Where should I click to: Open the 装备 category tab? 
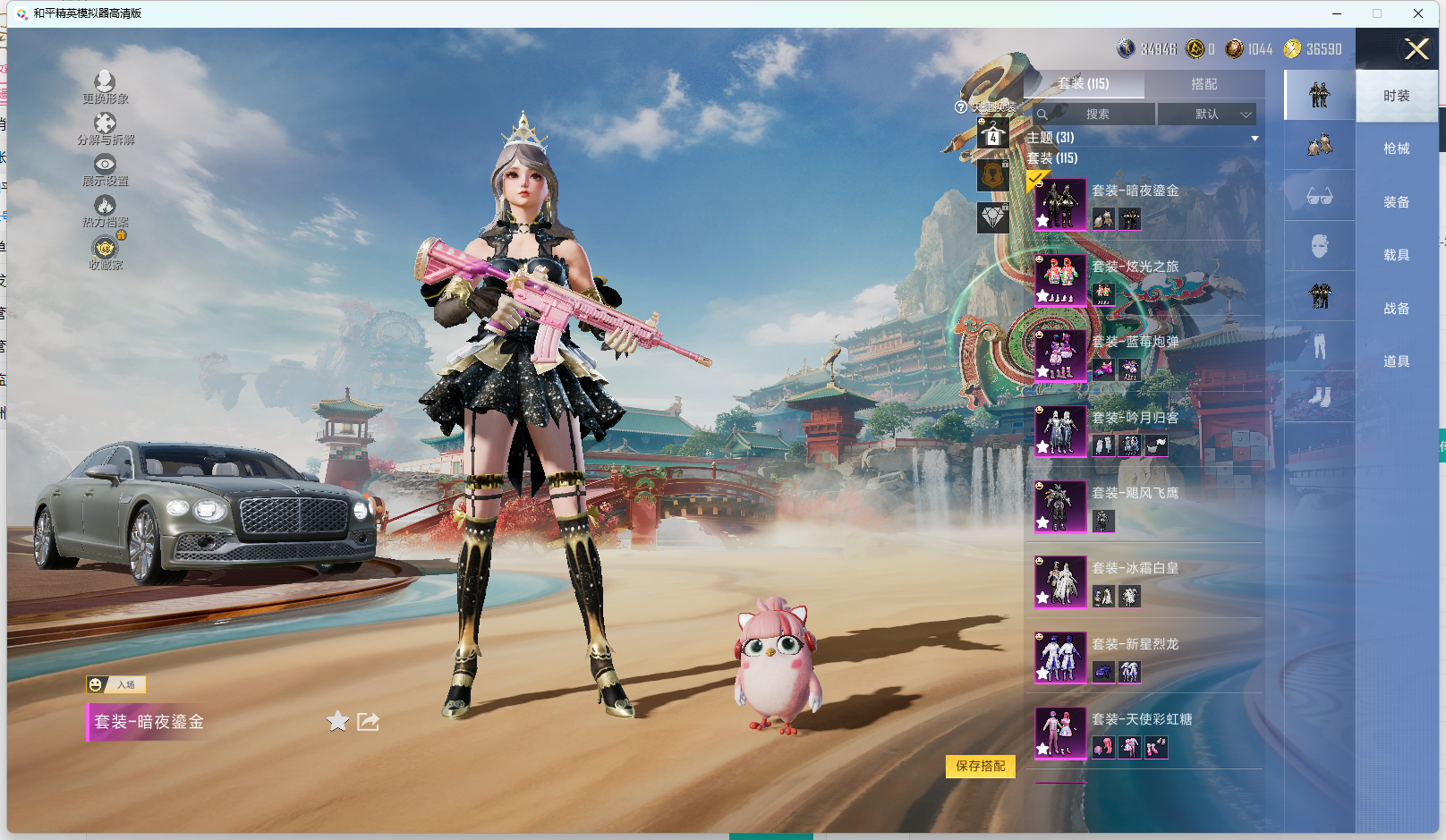coord(1396,202)
